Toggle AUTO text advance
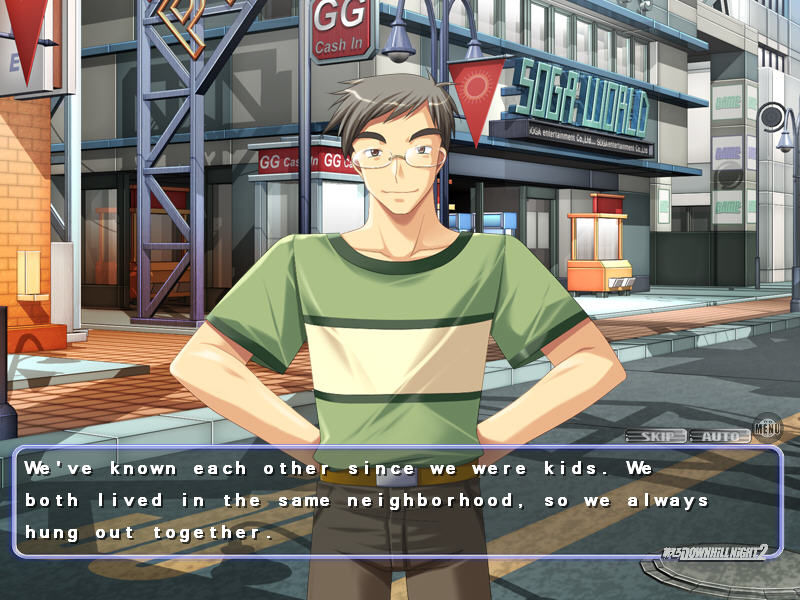 719,436
